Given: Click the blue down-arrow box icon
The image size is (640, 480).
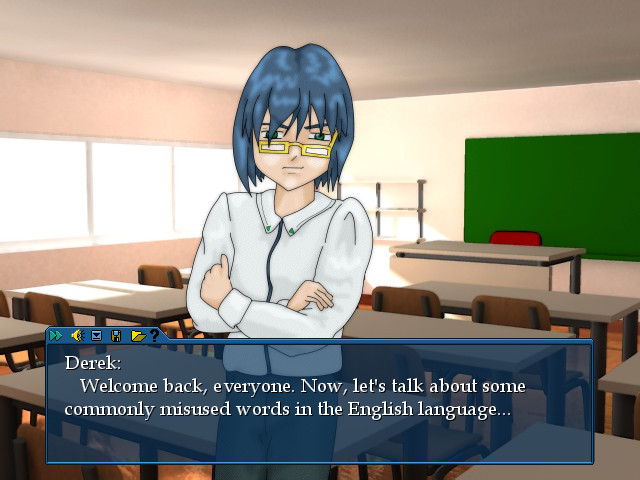Looking at the screenshot, I should click(97, 335).
